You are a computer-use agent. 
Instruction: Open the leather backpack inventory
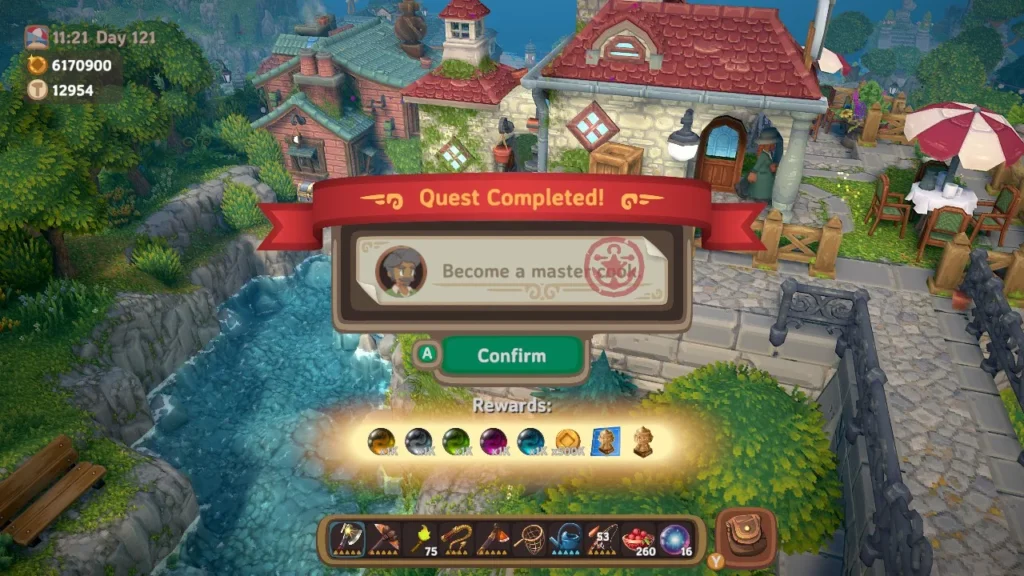point(745,537)
